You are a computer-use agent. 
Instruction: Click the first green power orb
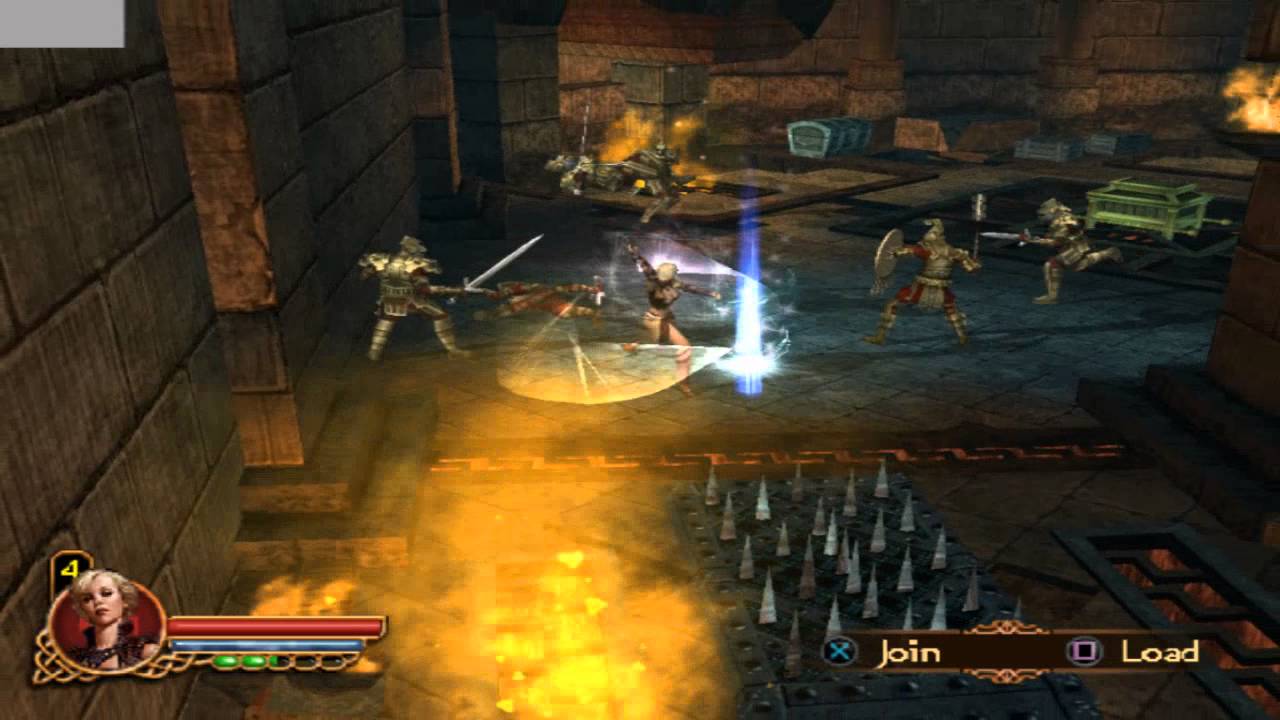(228, 661)
